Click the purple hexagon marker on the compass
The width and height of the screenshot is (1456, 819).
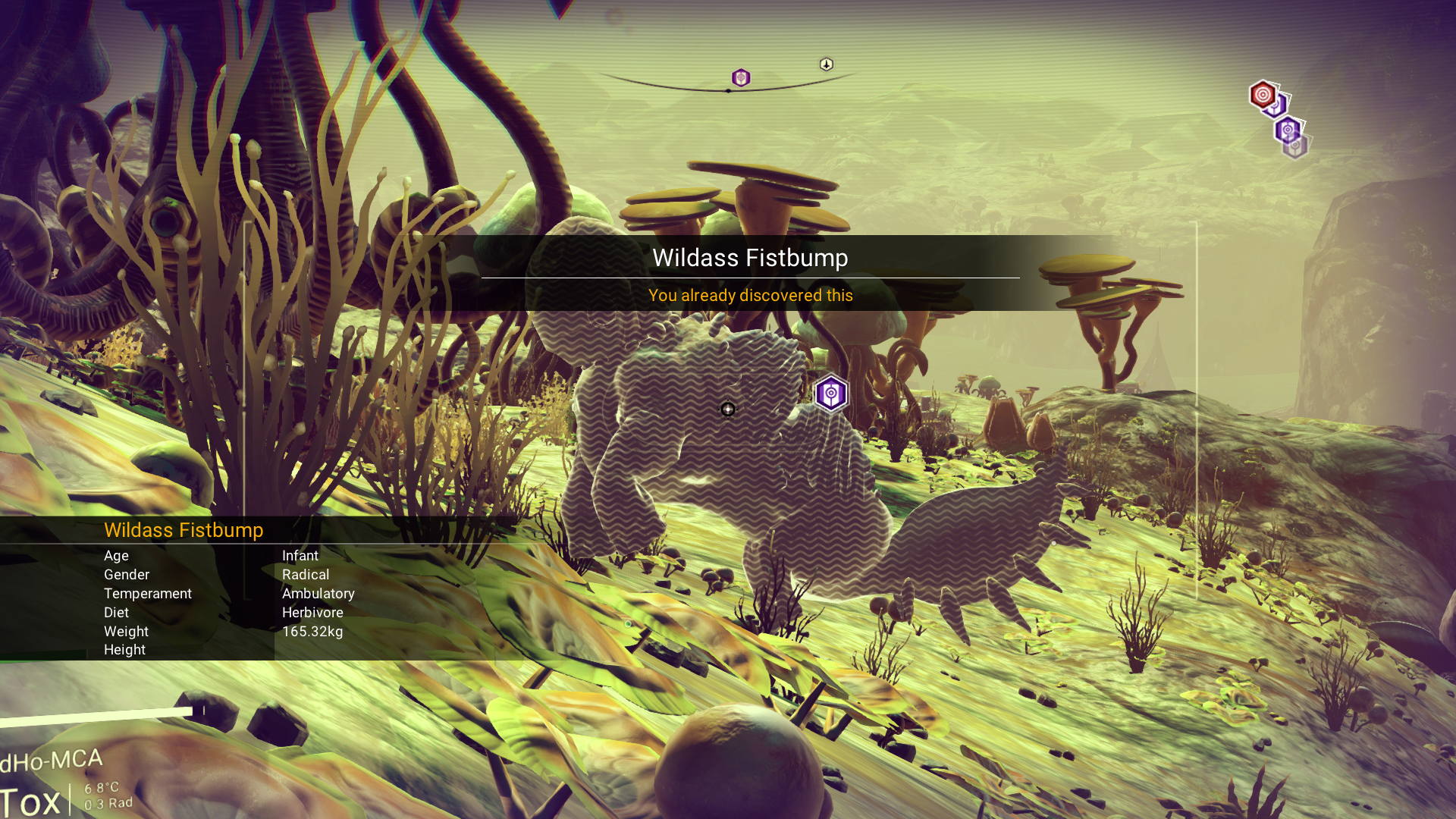point(741,77)
